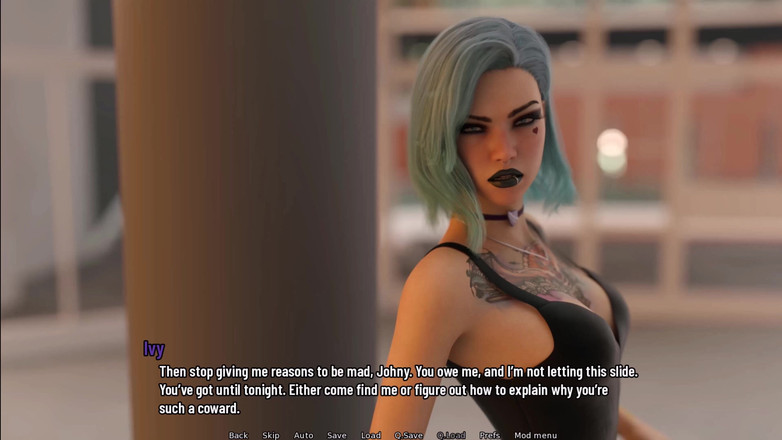Open the Mod menu
The height and width of the screenshot is (440, 782).
click(536, 435)
